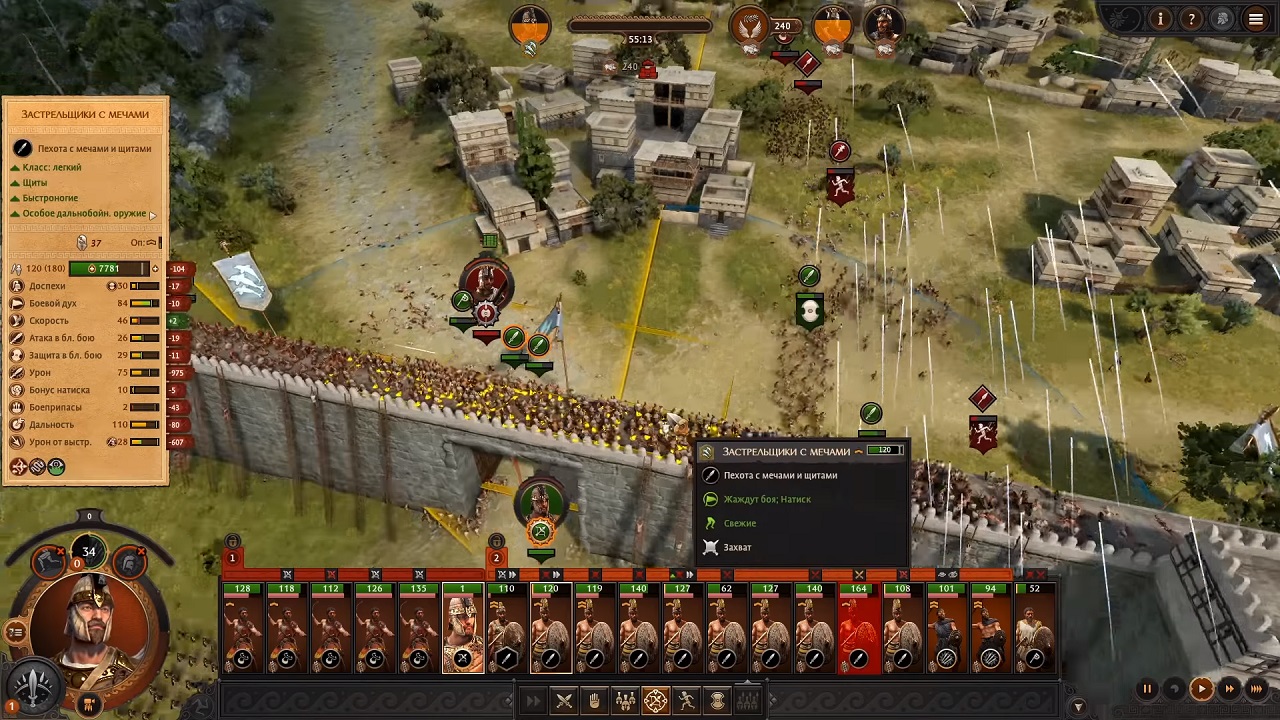Click the Дальность range stat icon
1280x720 pixels.
point(17,424)
